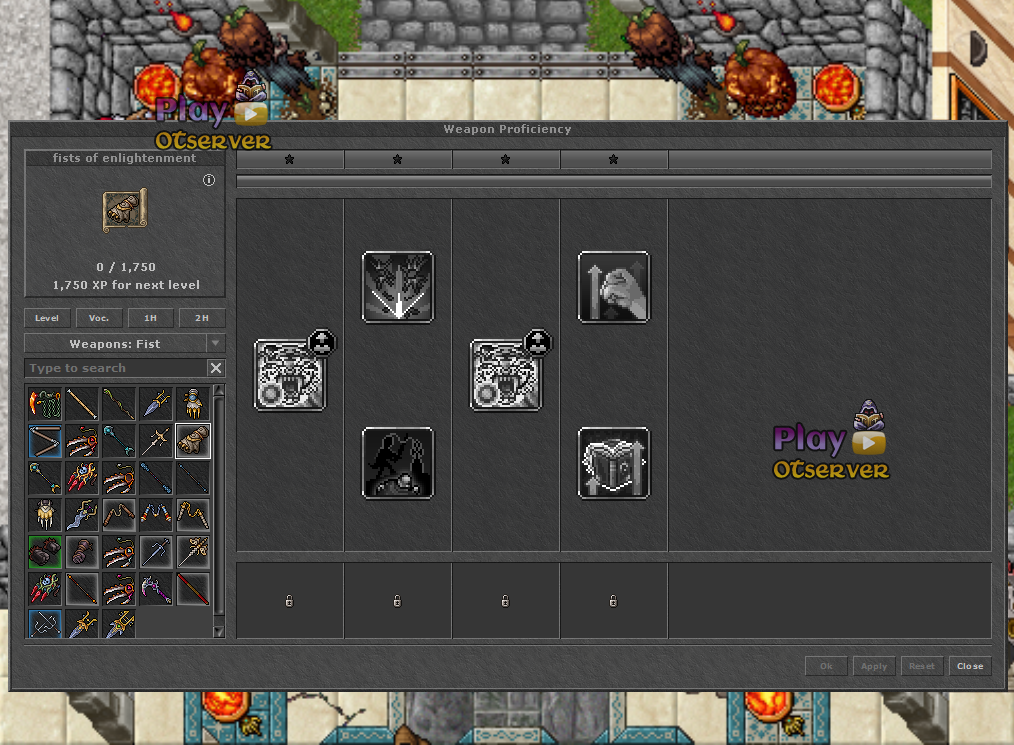The image size is (1014, 745).
Task: Choose the raised fist perk icon
Action: [614, 287]
